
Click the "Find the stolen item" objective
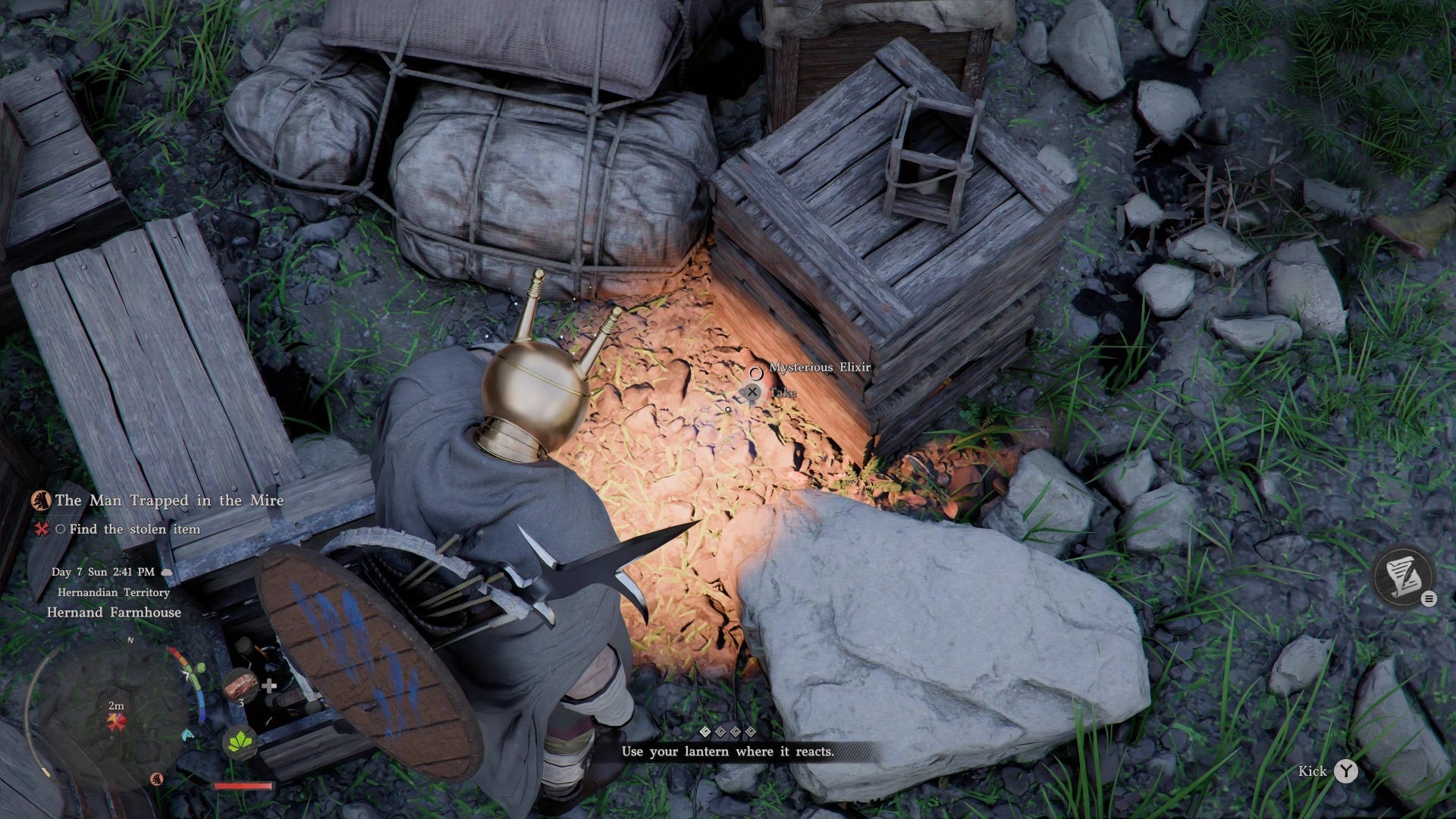pos(134,529)
